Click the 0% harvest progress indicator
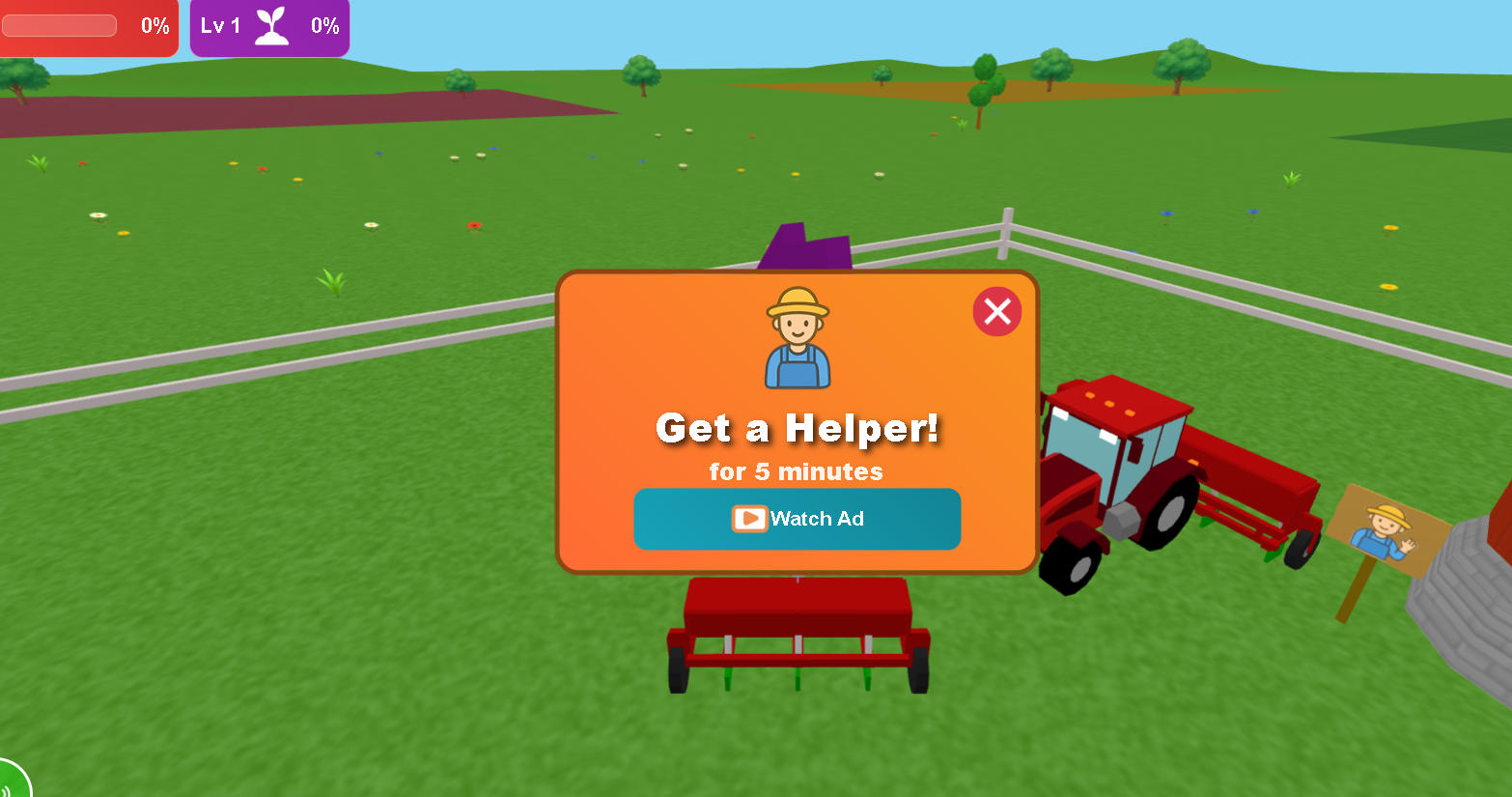1512x797 pixels. point(154,26)
